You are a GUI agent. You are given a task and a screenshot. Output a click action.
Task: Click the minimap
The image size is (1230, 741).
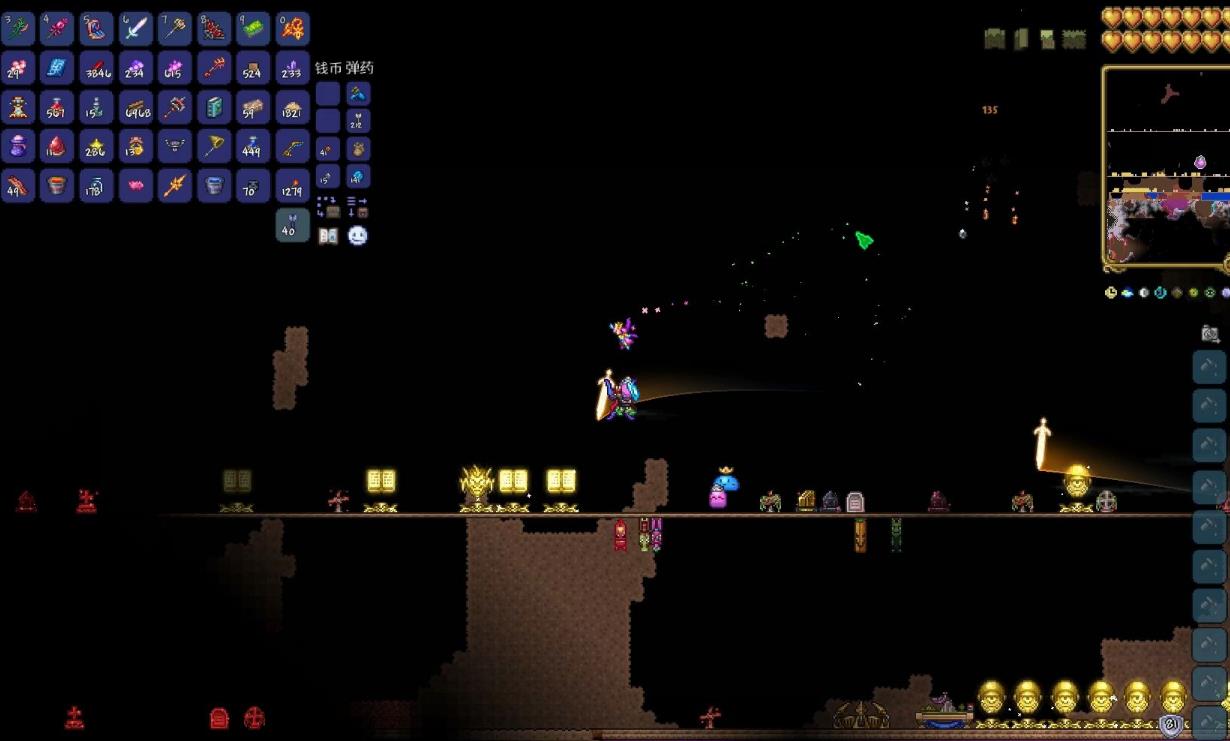(1166, 167)
